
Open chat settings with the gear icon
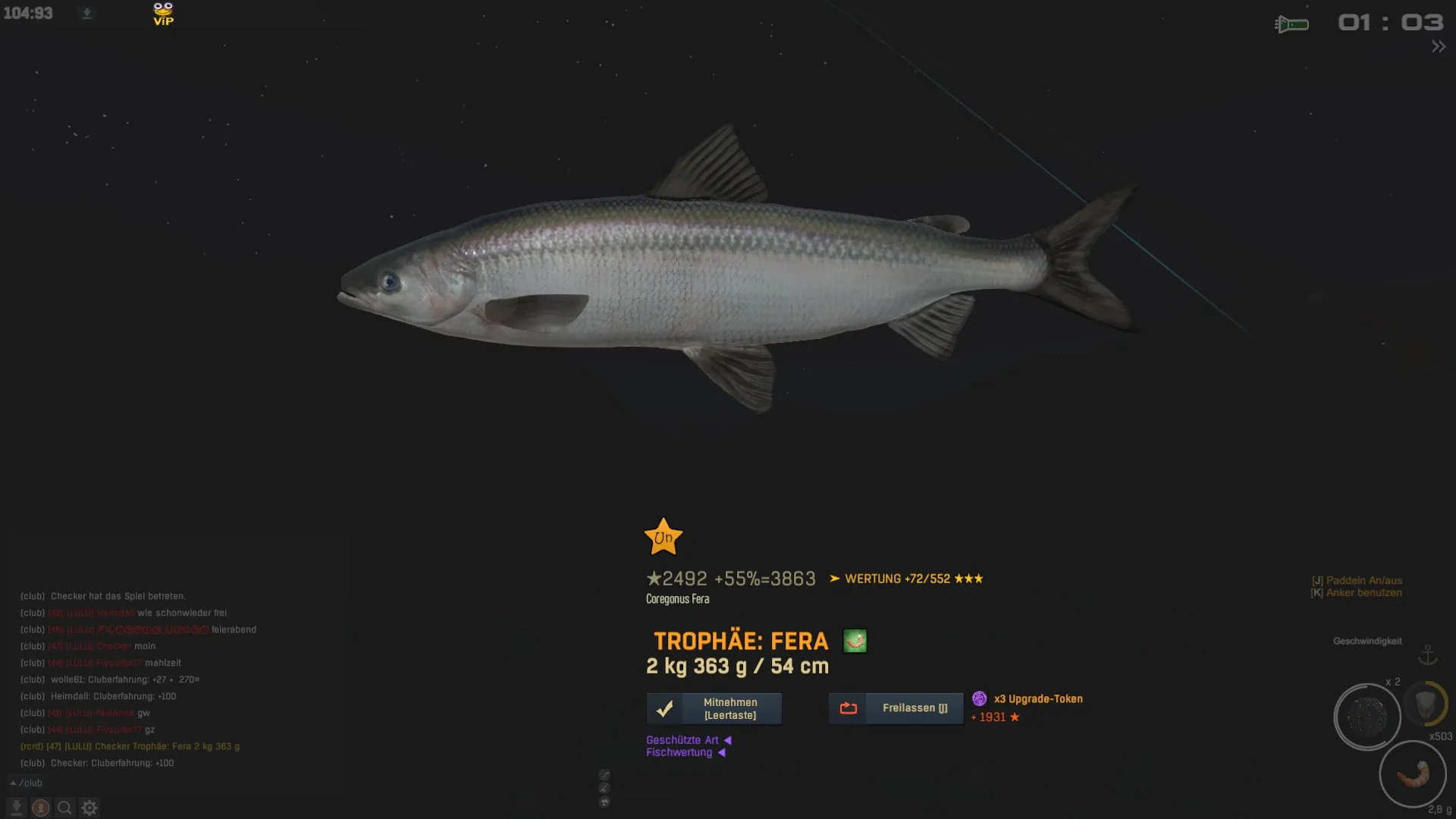point(89,808)
